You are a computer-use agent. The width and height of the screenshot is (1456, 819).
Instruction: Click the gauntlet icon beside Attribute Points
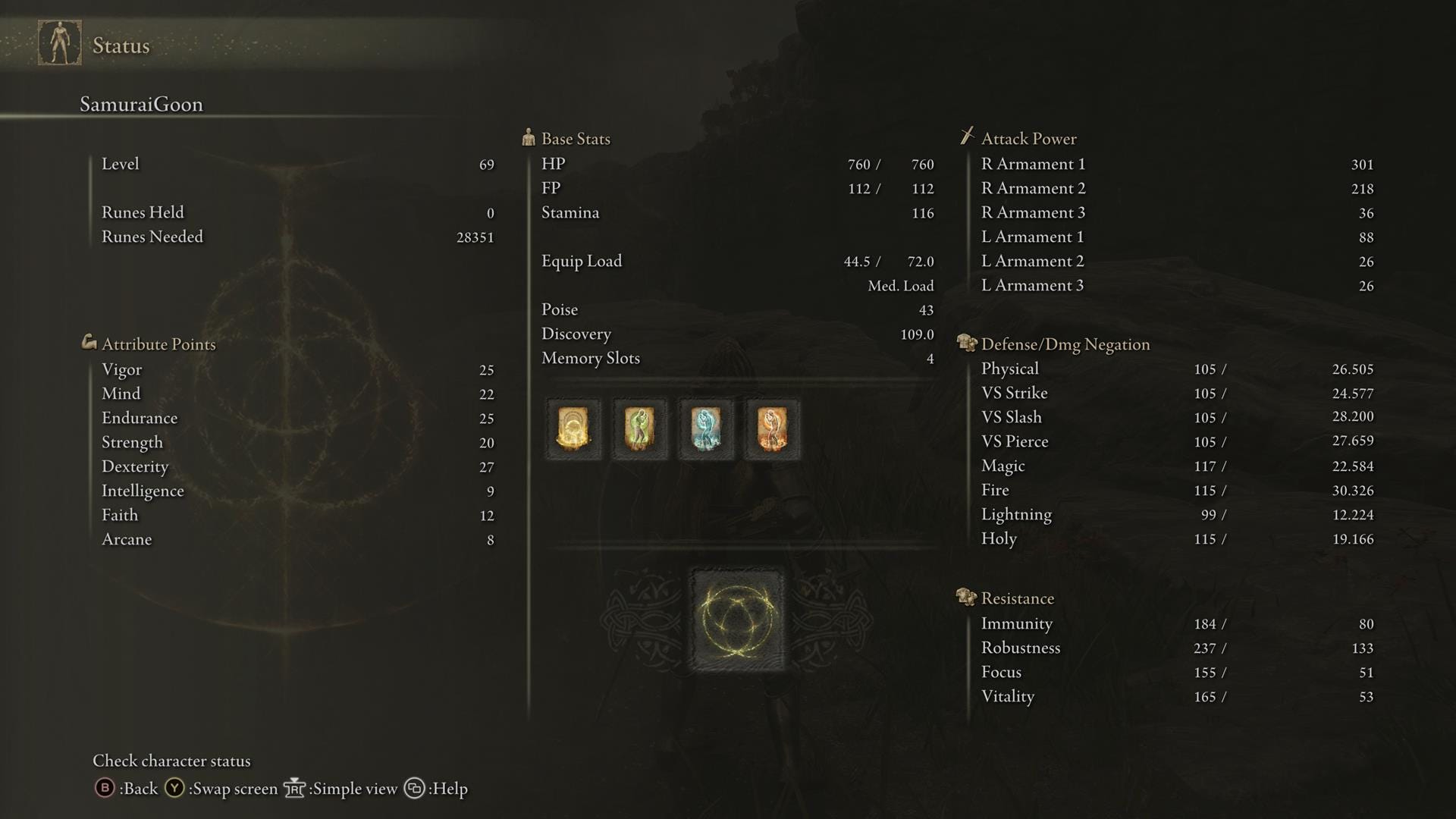click(x=89, y=343)
